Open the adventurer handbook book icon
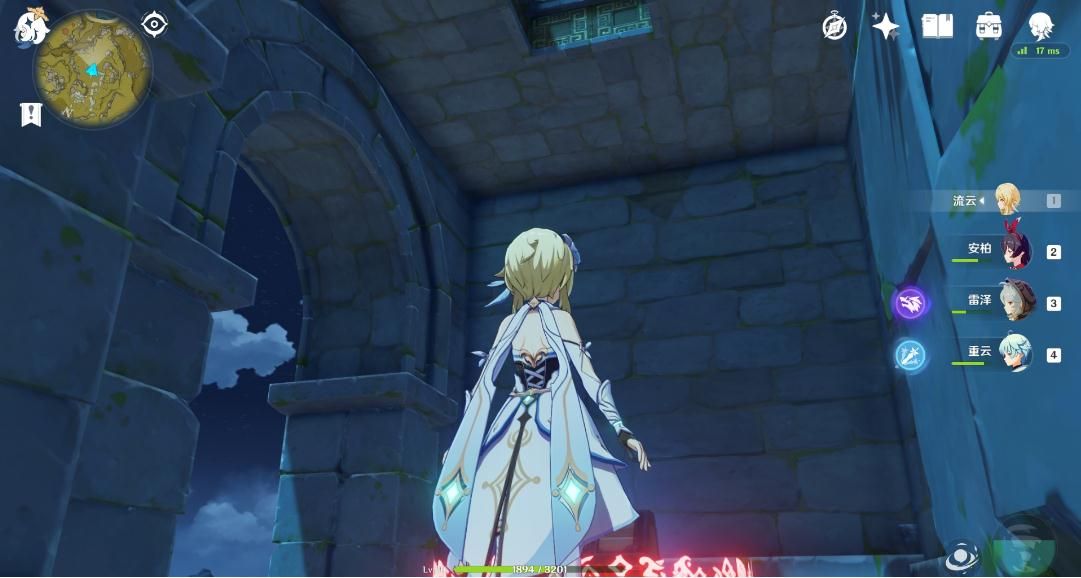 click(937, 26)
